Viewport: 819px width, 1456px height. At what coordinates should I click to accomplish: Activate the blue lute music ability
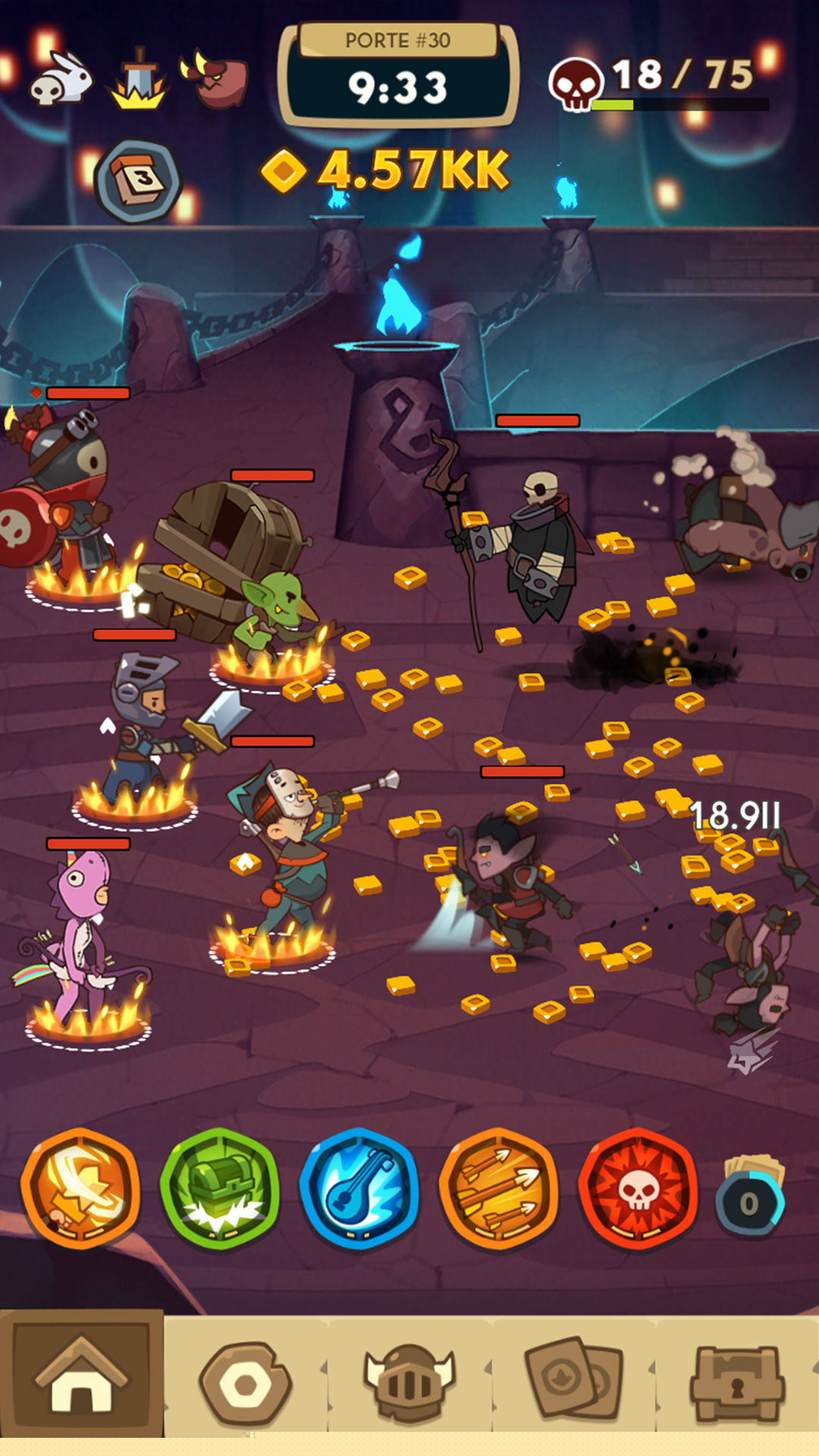tap(359, 1188)
